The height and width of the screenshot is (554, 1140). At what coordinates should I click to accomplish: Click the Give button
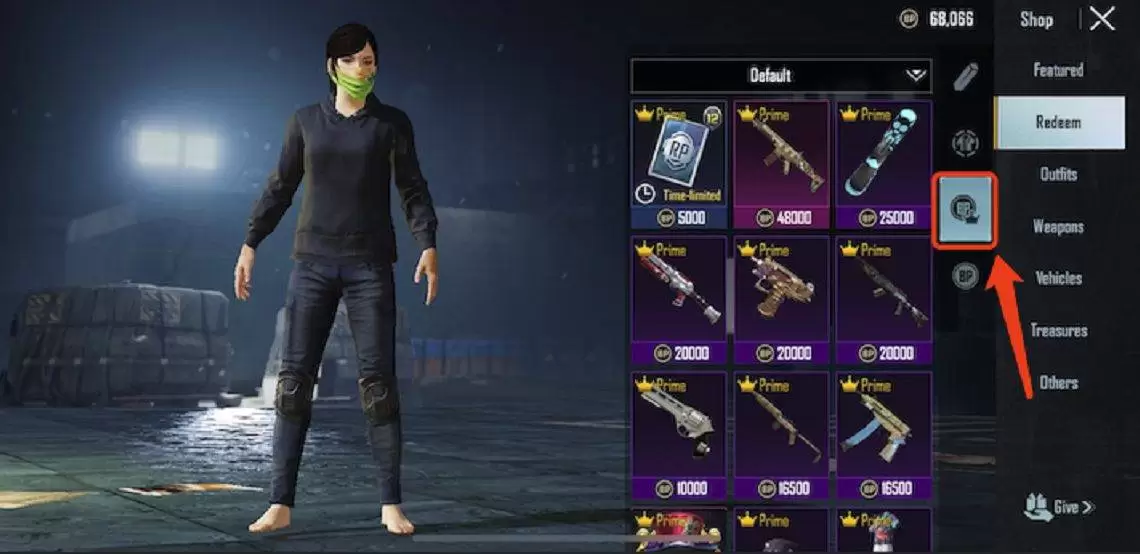point(1059,507)
